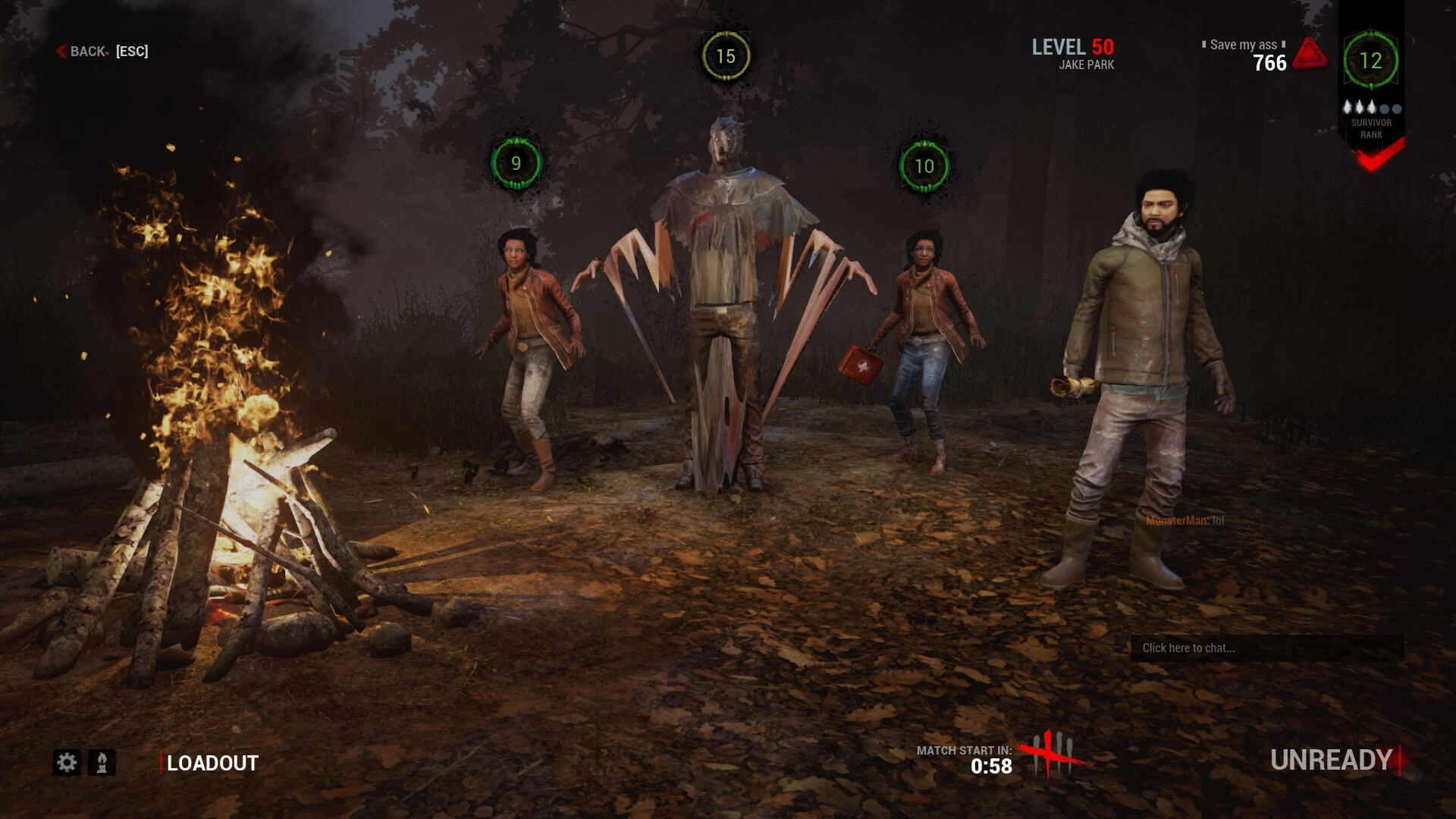Click the back arrow next to BACK
Image resolution: width=1456 pixels, height=819 pixels.
(60, 52)
